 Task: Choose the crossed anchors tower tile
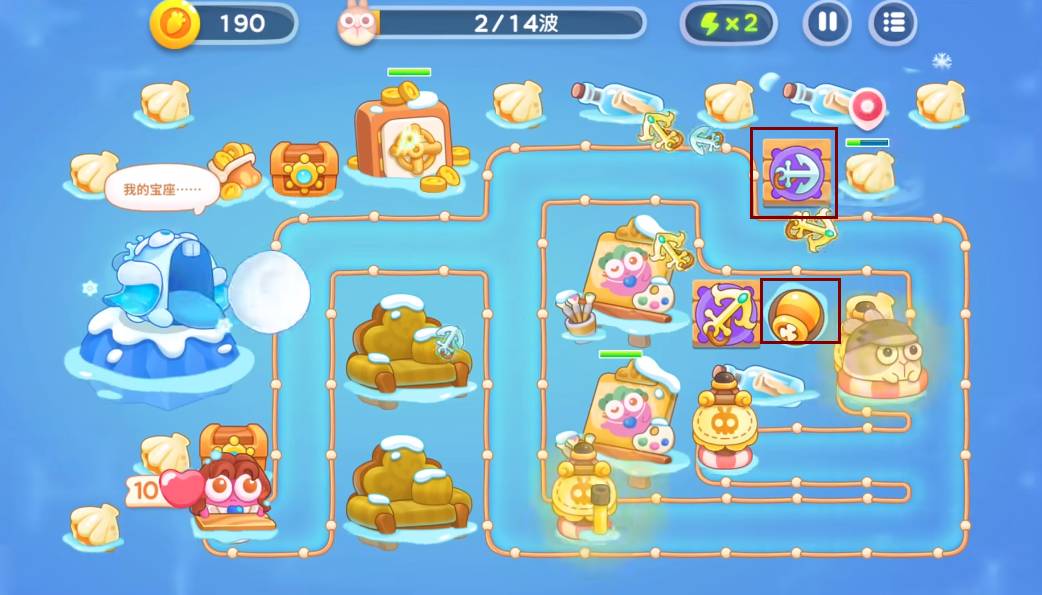tap(727, 313)
